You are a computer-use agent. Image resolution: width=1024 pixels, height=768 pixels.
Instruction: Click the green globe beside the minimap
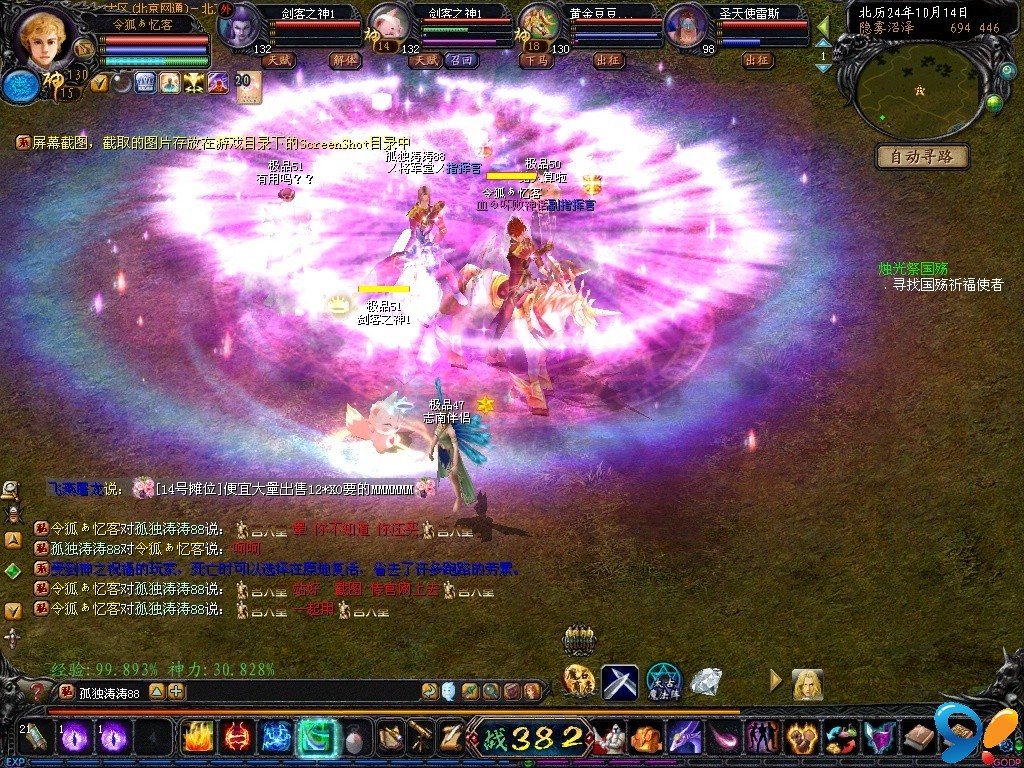pyautogui.click(x=994, y=102)
